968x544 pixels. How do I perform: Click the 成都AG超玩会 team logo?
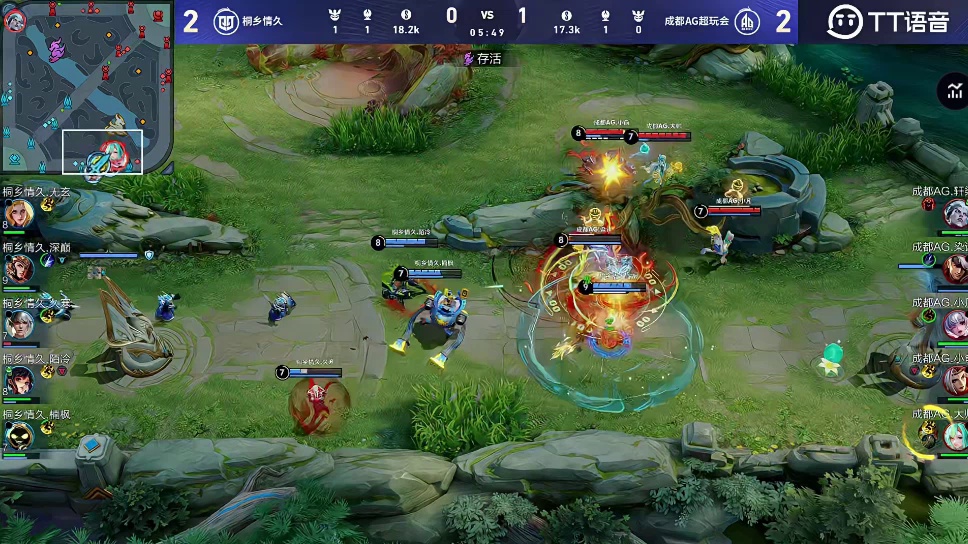[746, 21]
